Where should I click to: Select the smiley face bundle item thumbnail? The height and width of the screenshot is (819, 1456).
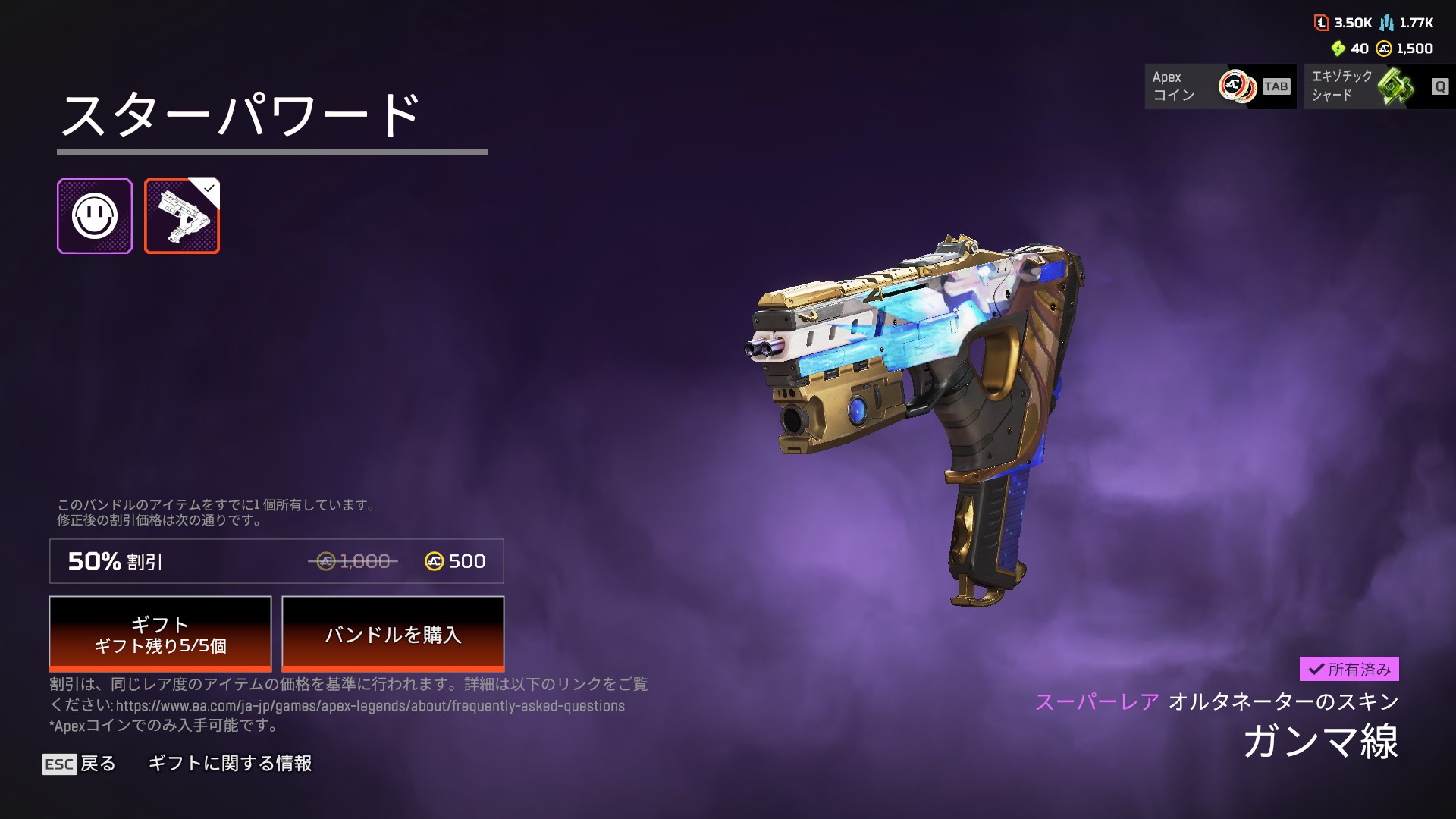click(x=95, y=216)
